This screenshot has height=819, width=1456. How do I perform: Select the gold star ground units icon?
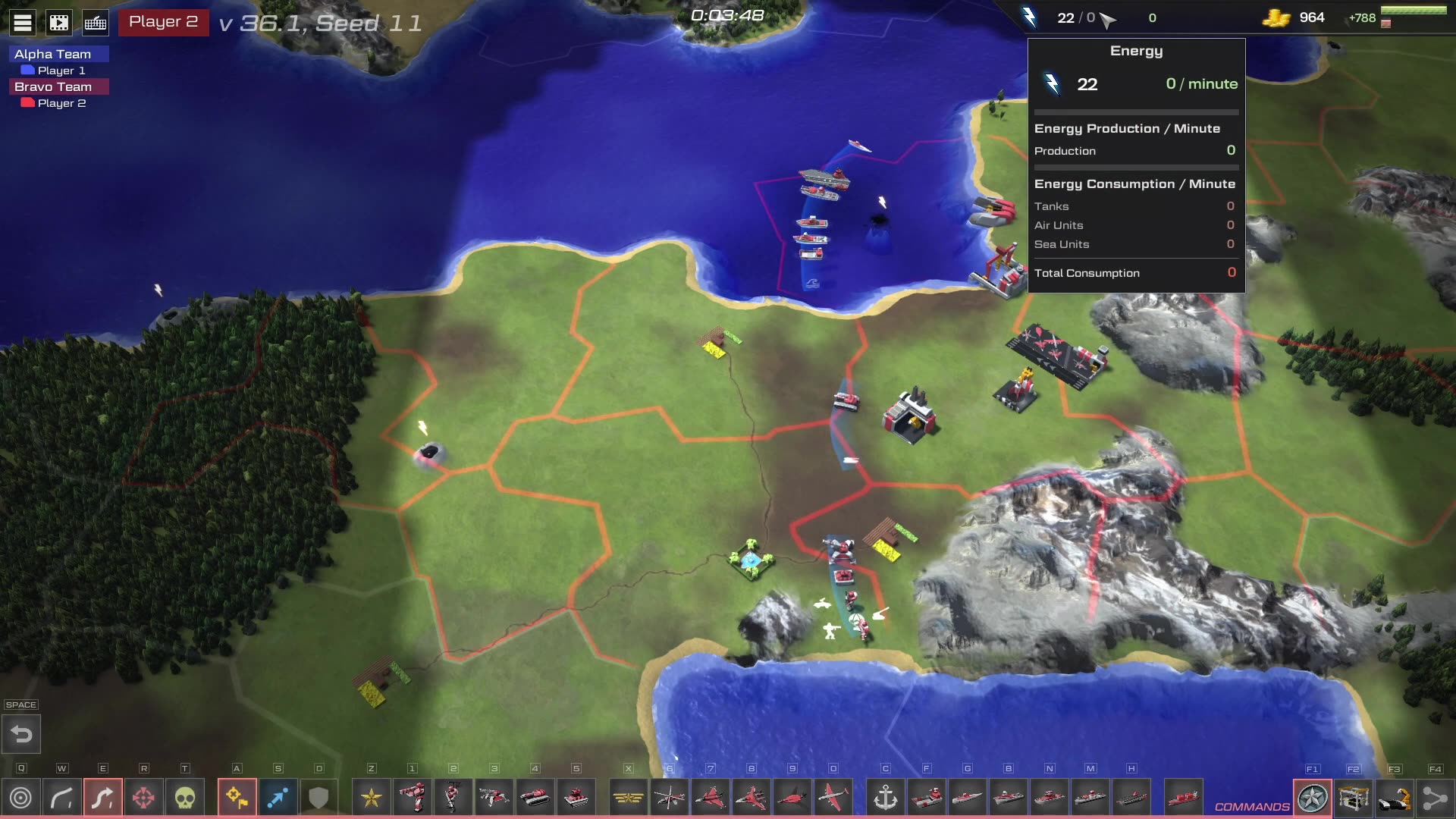coord(372,798)
